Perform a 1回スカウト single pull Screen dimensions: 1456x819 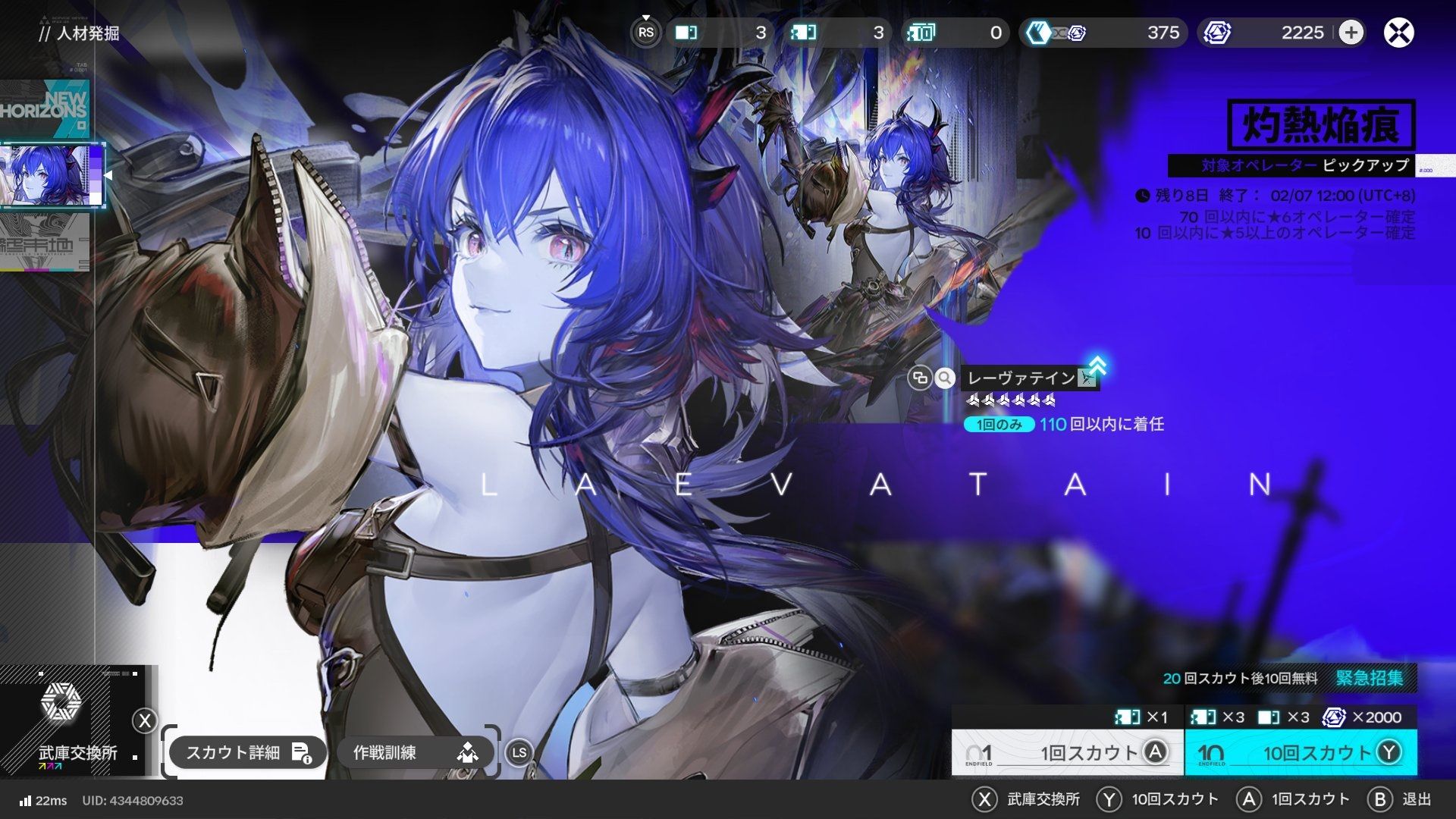click(x=1067, y=752)
